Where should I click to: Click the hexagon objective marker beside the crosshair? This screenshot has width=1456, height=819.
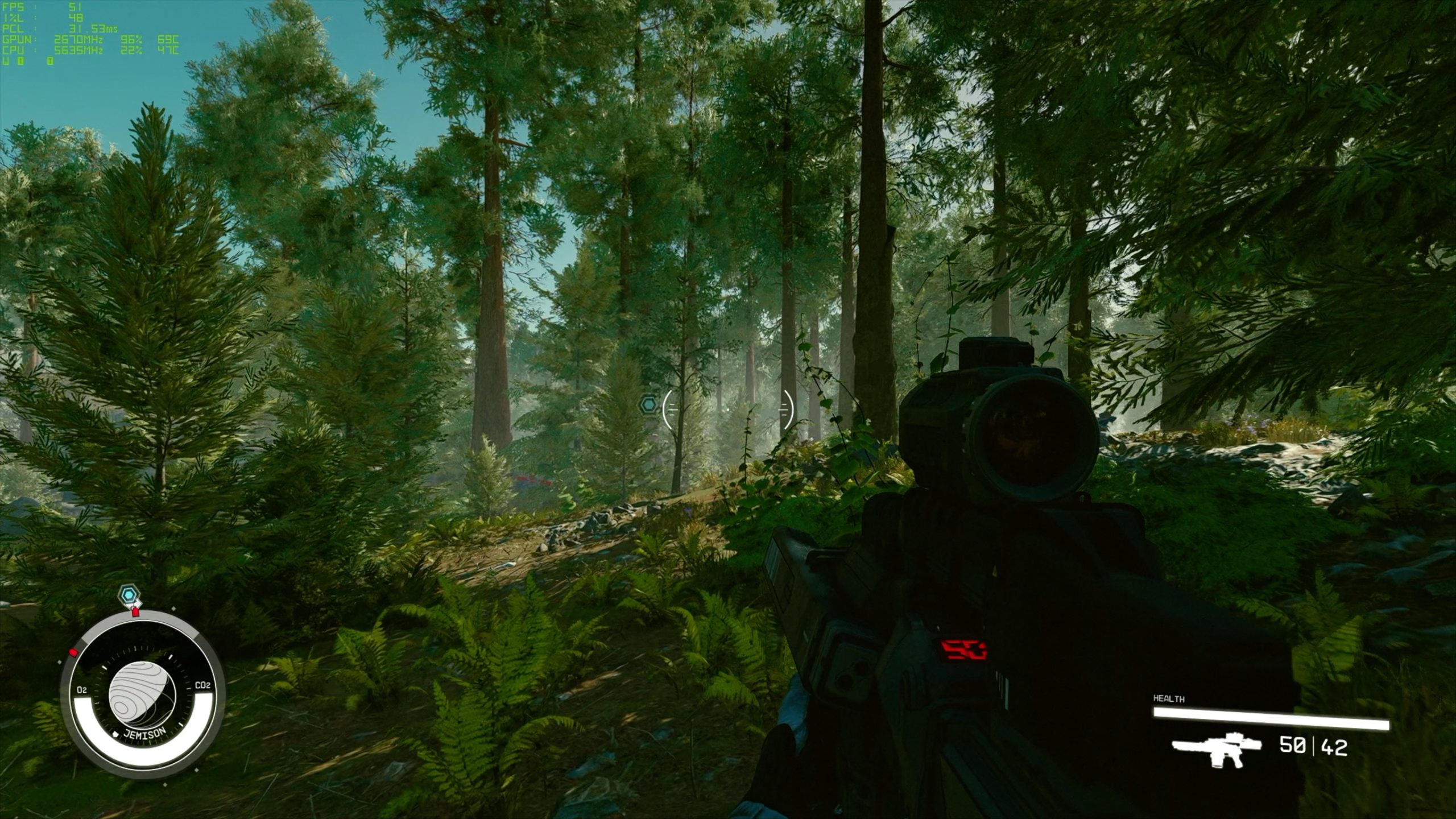[648, 405]
